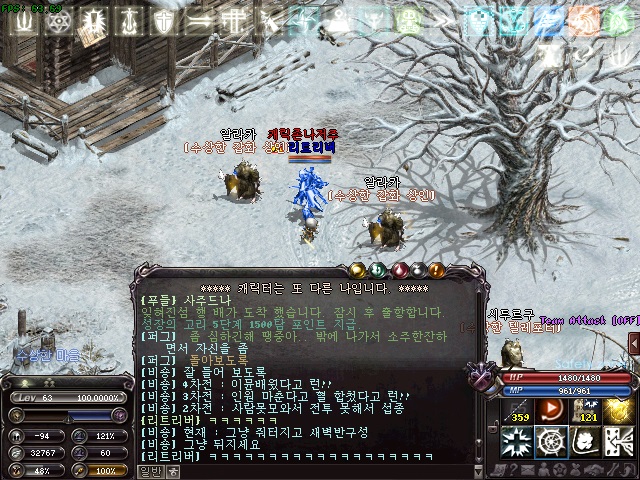
Task: Select the arrow slot showing 359
Action: [x=519, y=410]
